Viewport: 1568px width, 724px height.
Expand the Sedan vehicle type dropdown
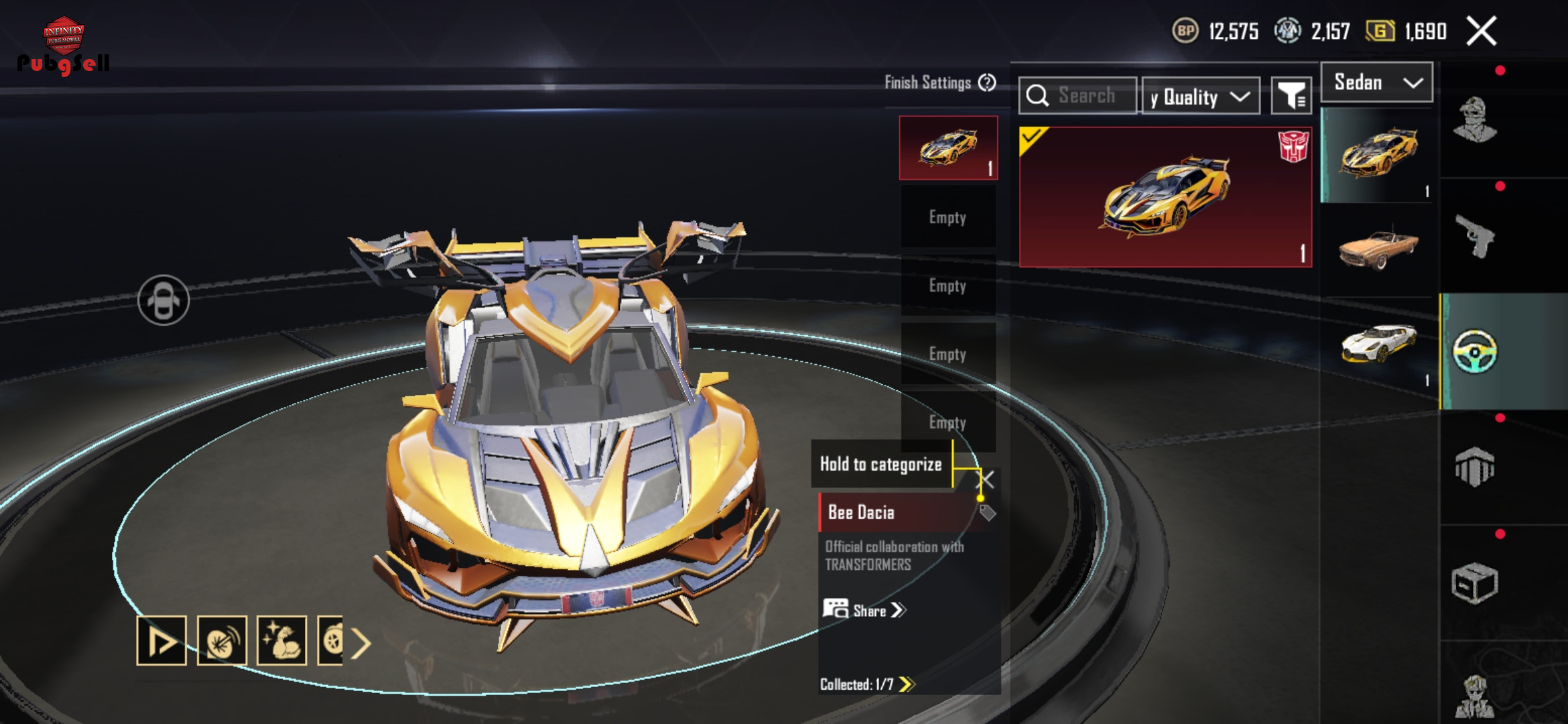[x=1376, y=82]
